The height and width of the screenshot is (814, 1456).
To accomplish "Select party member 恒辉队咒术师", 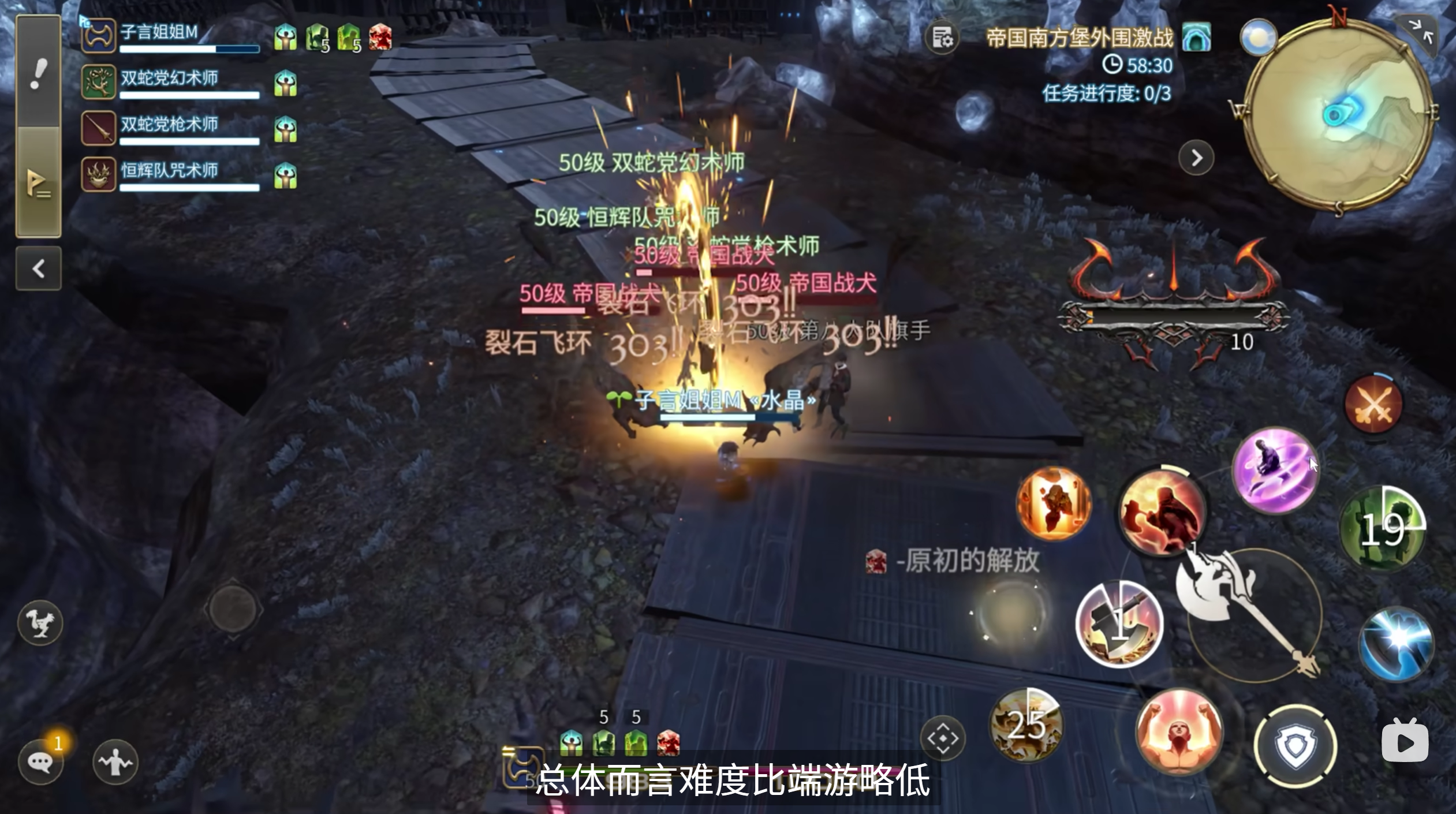I will [x=170, y=174].
